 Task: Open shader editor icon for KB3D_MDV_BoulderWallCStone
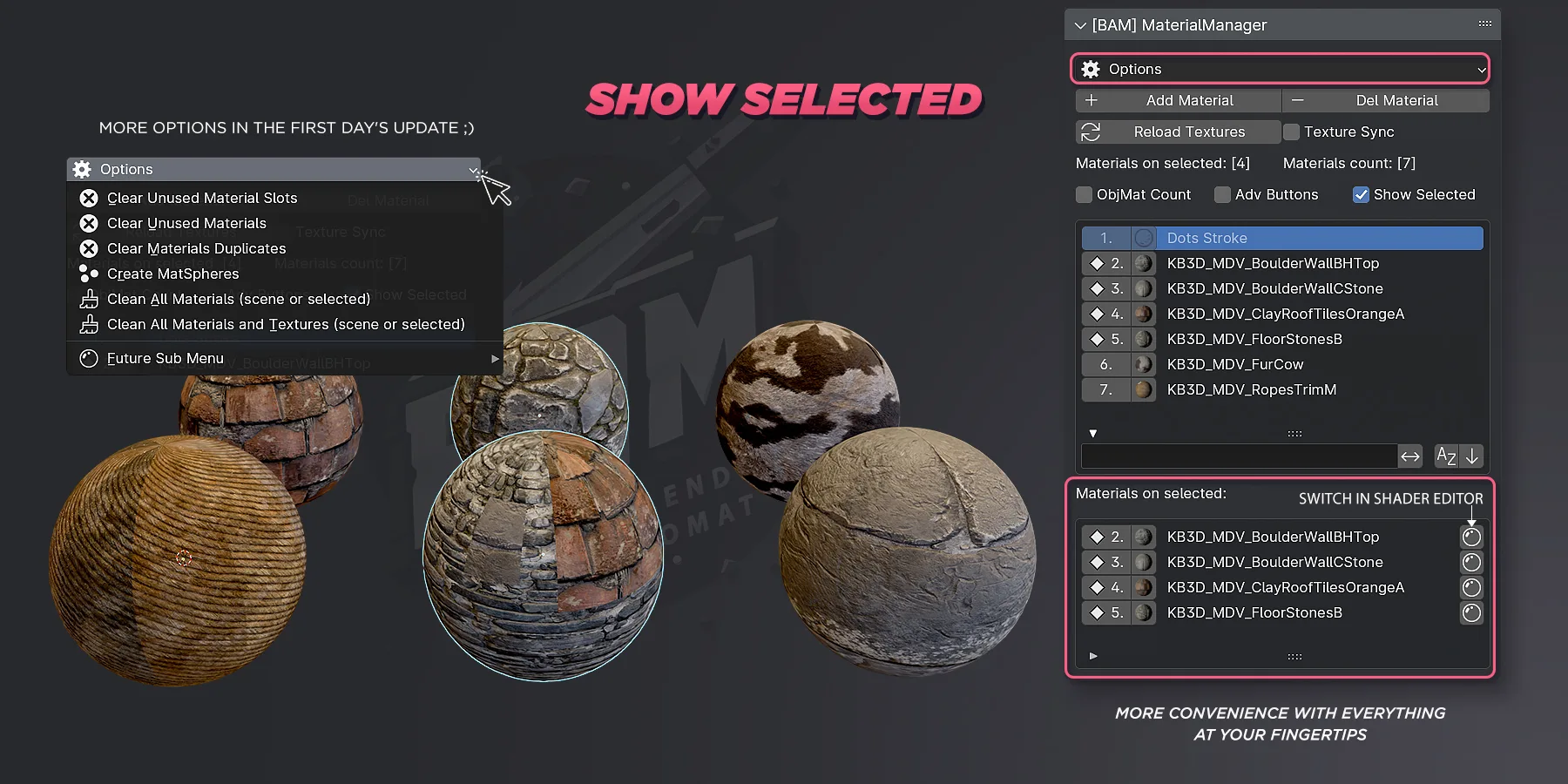(1471, 562)
